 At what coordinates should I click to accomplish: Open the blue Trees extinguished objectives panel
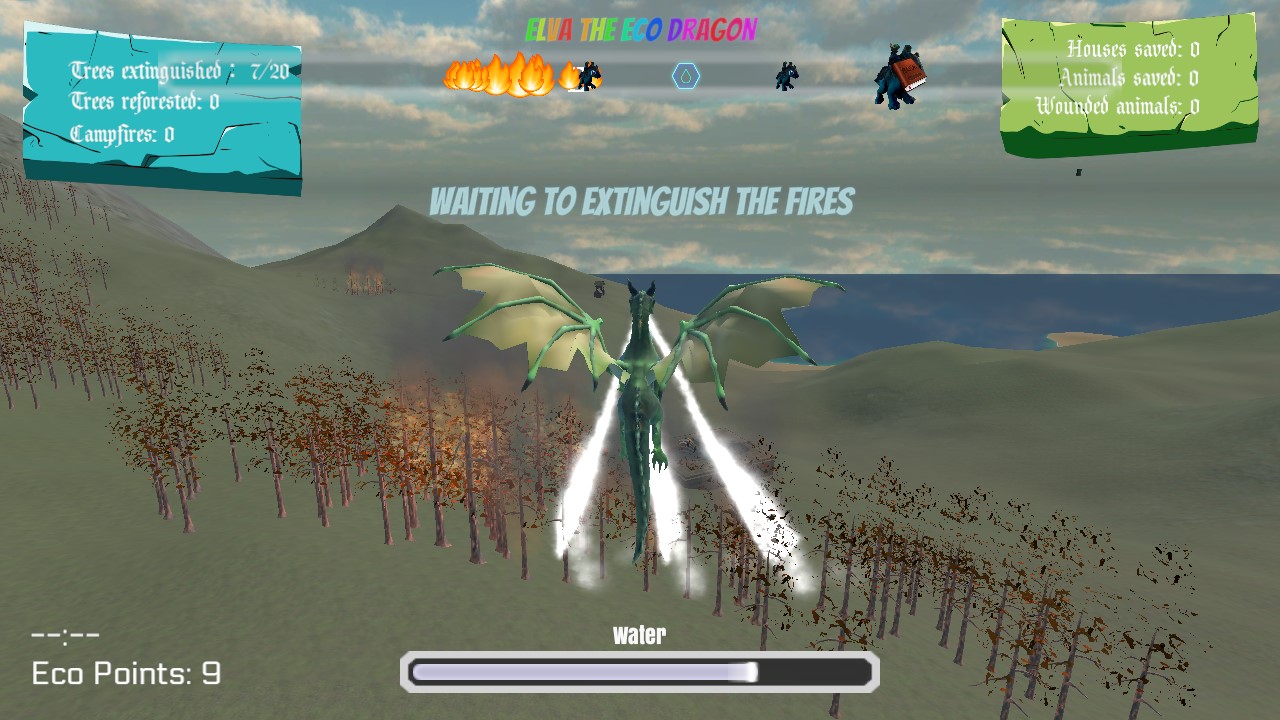pyautogui.click(x=162, y=105)
